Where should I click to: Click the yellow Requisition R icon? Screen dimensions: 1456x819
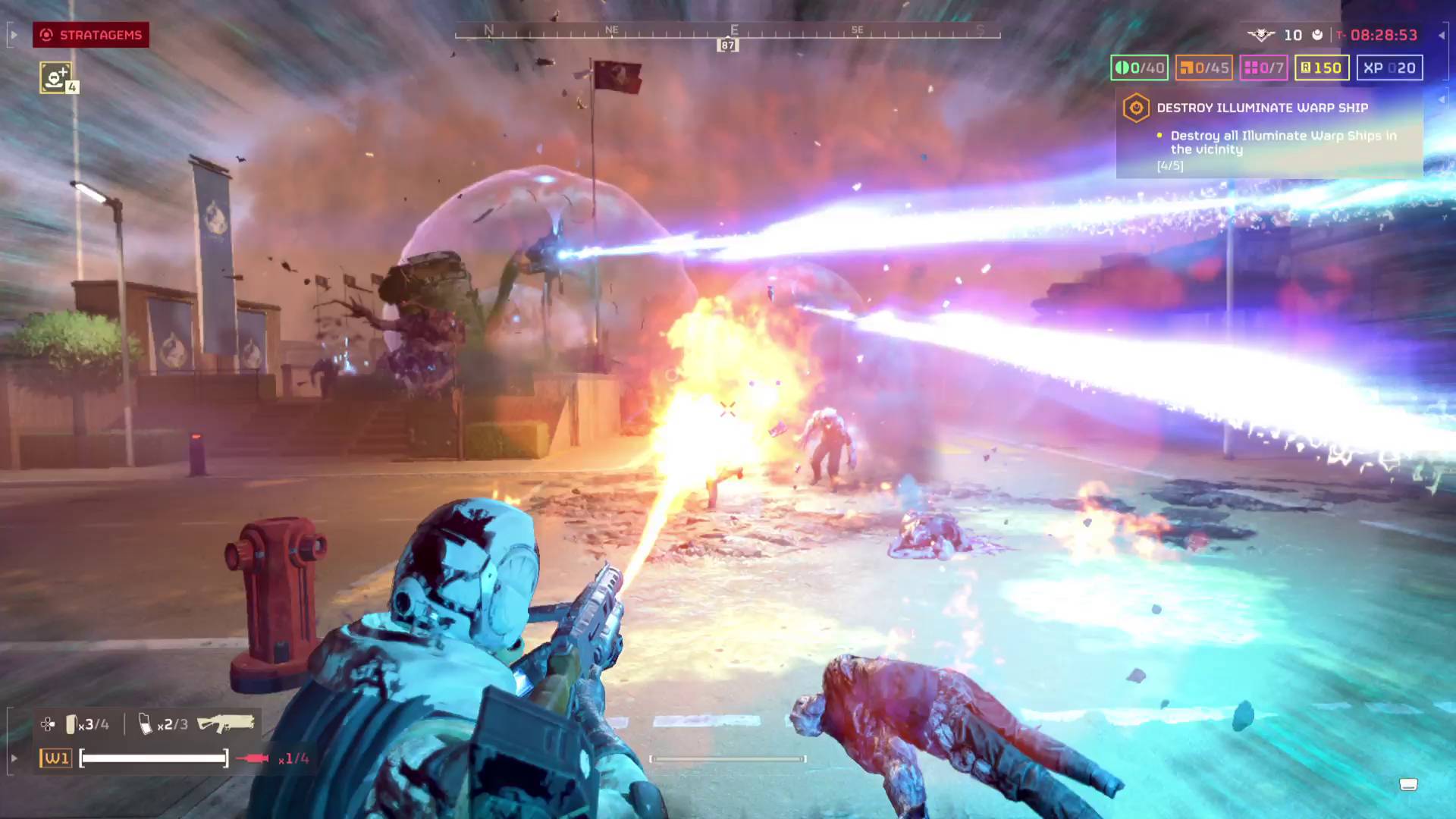pos(1306,67)
